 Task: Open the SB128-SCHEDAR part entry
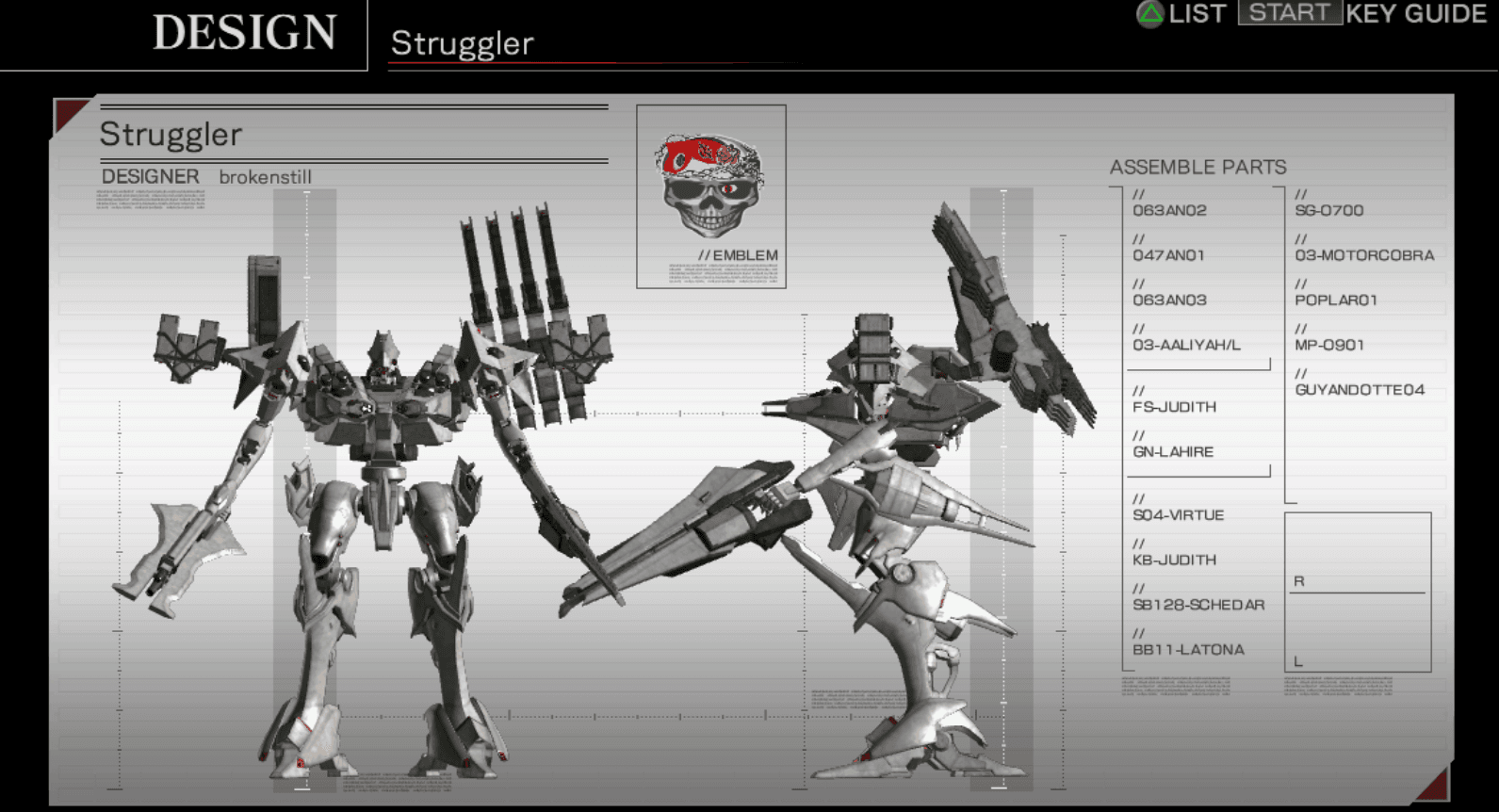(1198, 604)
